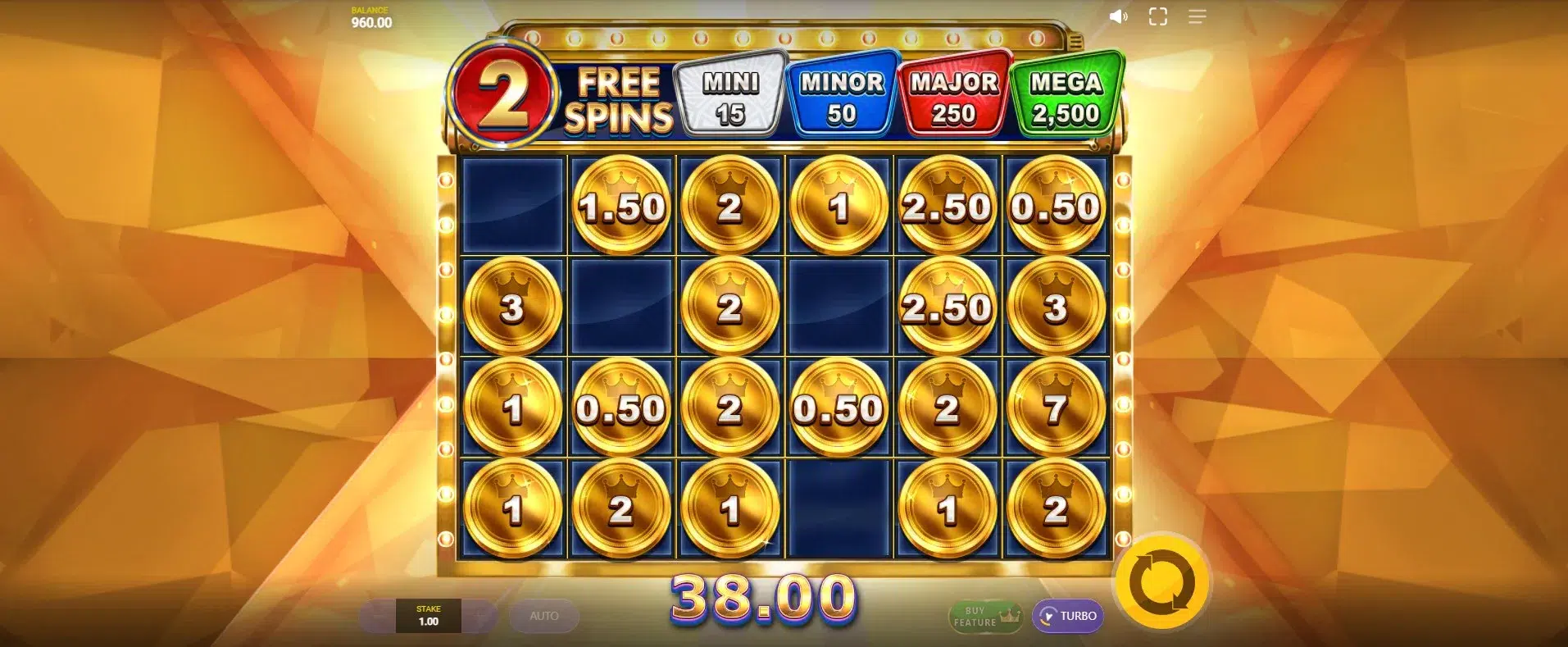
Task: Open the hamburger menu
Action: click(1197, 16)
